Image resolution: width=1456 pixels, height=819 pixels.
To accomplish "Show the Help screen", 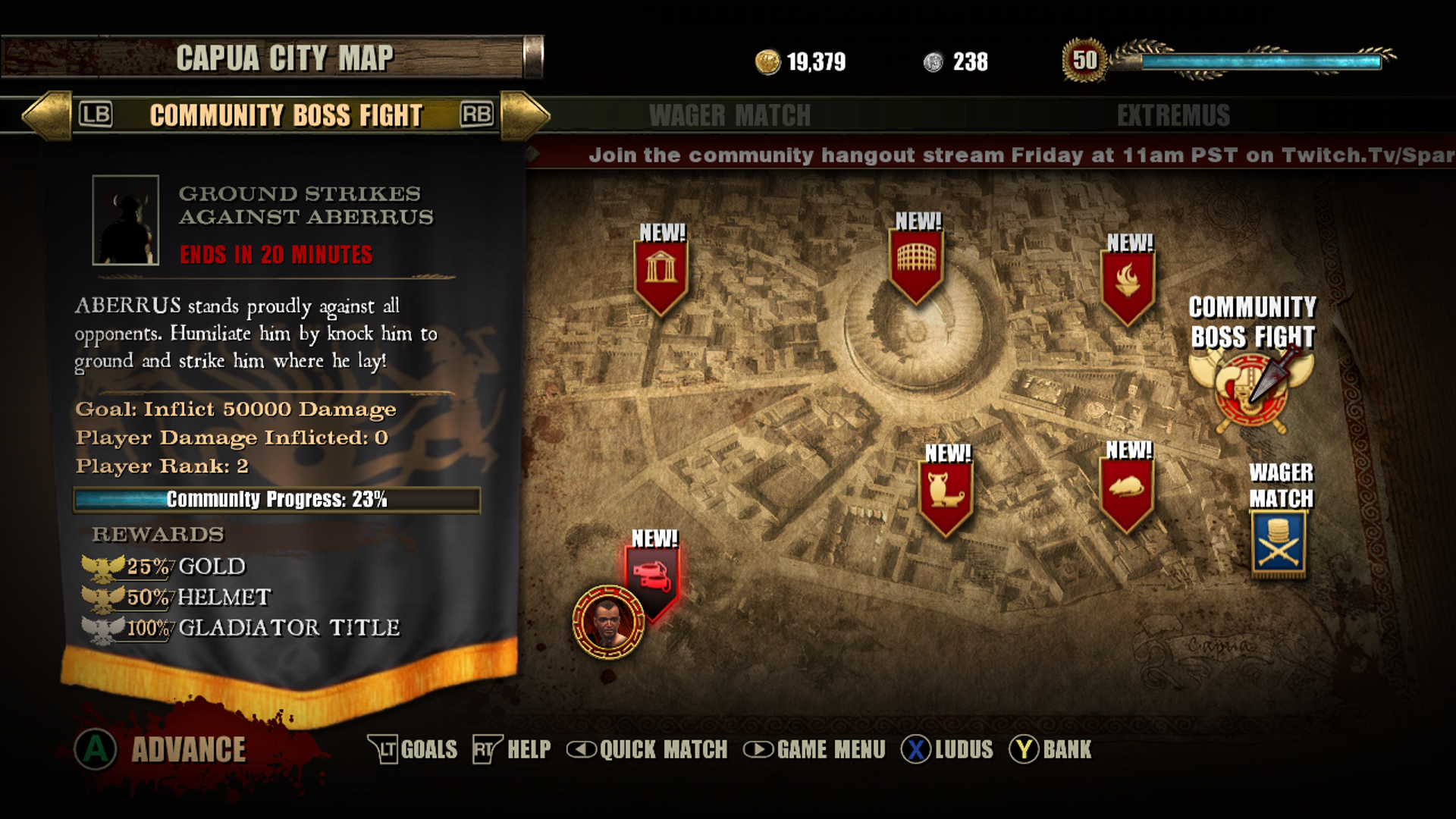I will click(x=512, y=750).
